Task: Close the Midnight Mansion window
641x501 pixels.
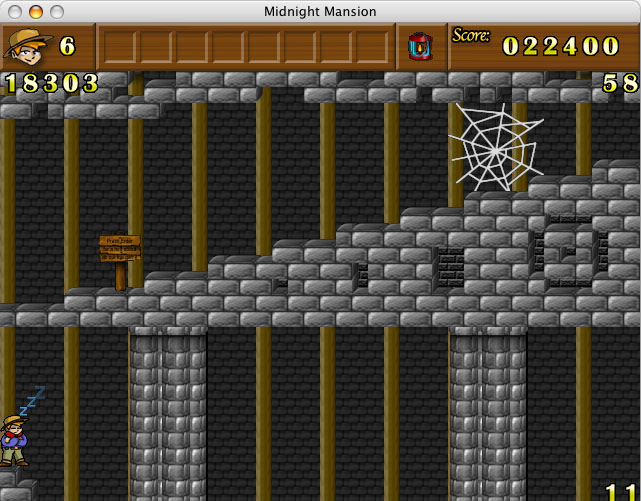Action: [14, 12]
